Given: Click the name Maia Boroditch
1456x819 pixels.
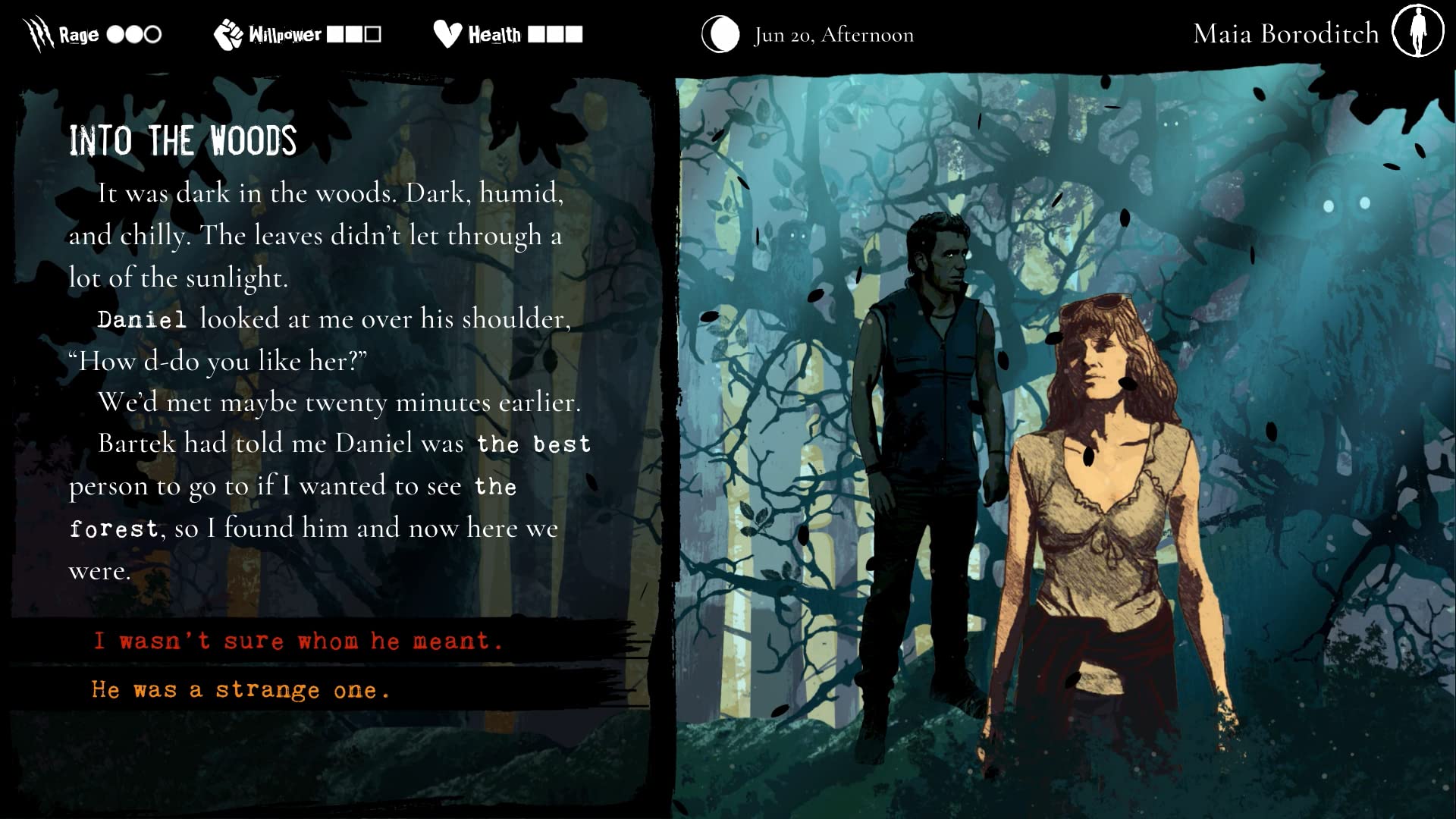Looking at the screenshot, I should coord(1286,33).
